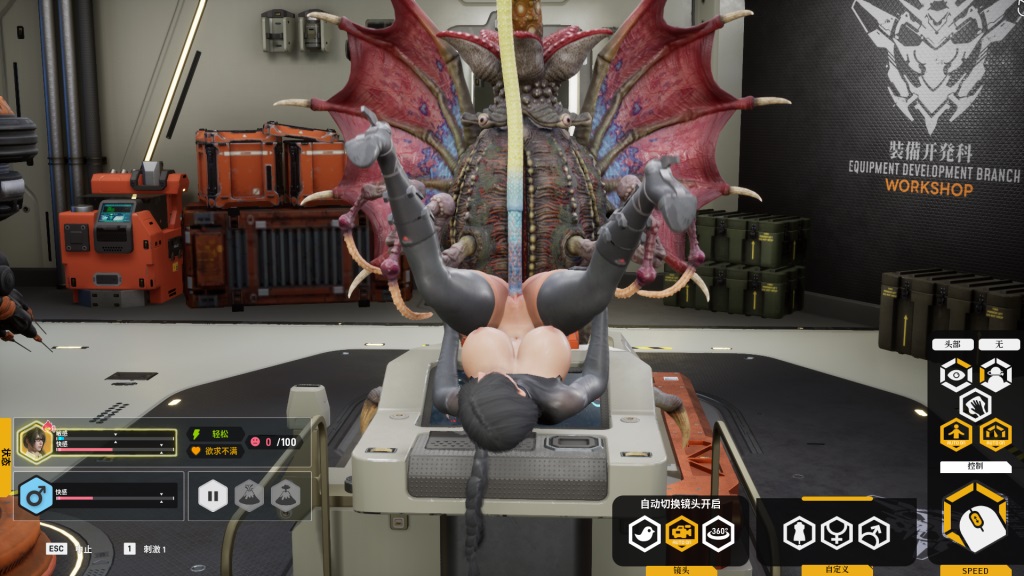1024x576 pixels.
Task: Open the 头部 head selector
Action: click(952, 344)
